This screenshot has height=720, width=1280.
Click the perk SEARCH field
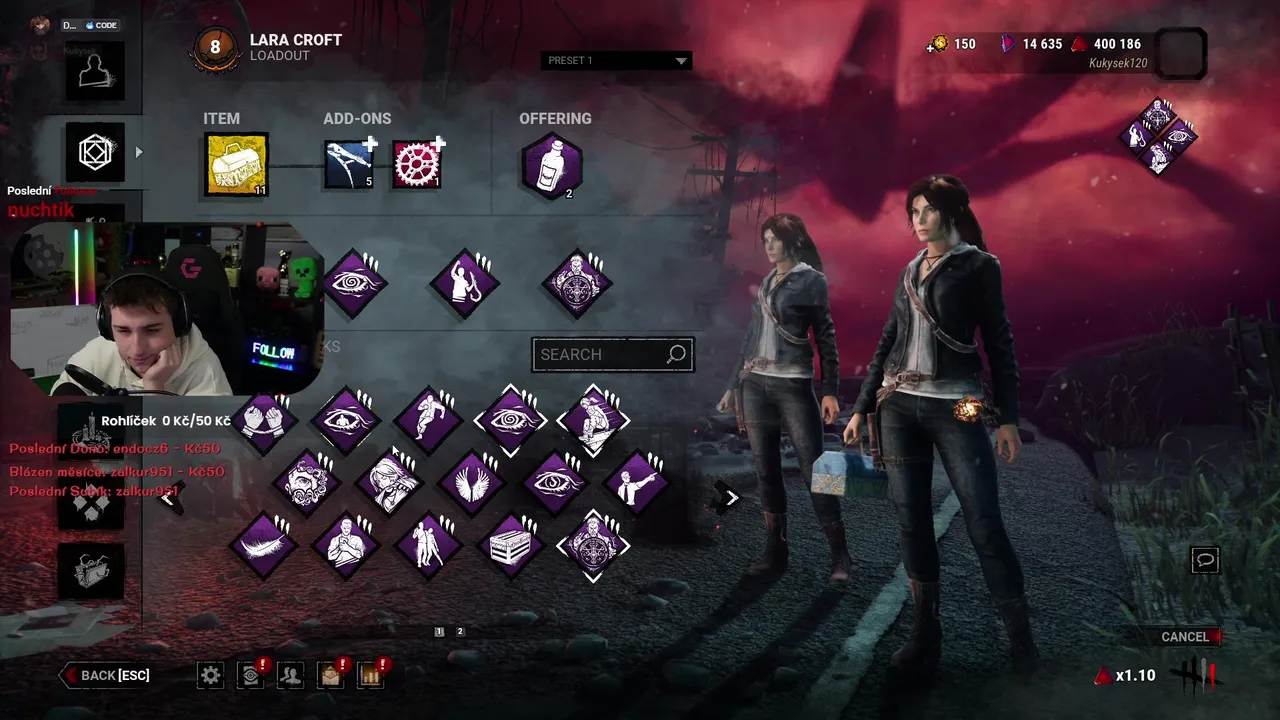[602, 354]
